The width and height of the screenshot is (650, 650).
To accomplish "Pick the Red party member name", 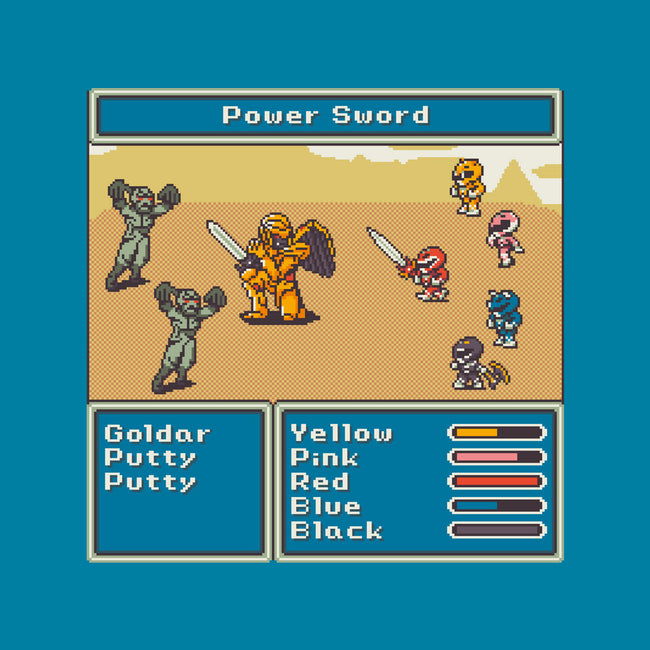I will pyautogui.click(x=319, y=482).
